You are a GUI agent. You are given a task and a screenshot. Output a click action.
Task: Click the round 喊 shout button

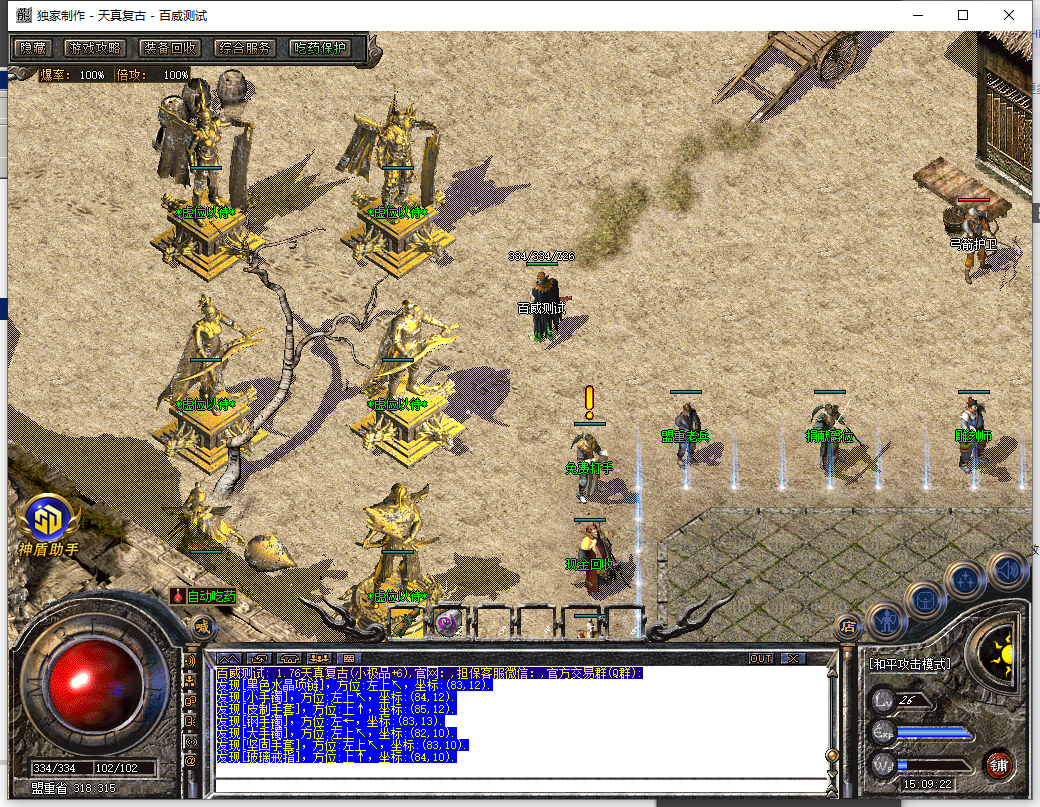[204, 628]
